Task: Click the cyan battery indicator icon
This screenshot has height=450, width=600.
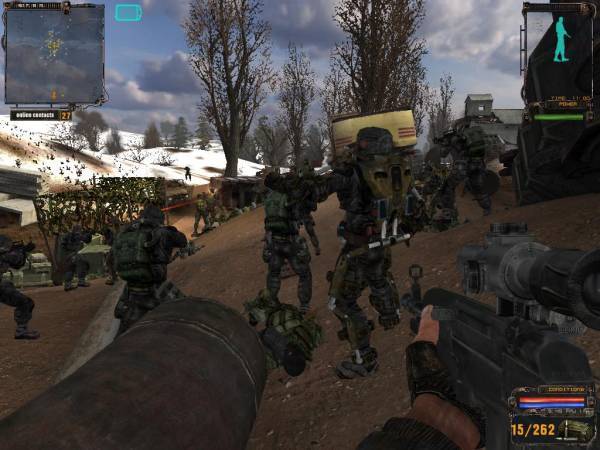Action: (128, 13)
